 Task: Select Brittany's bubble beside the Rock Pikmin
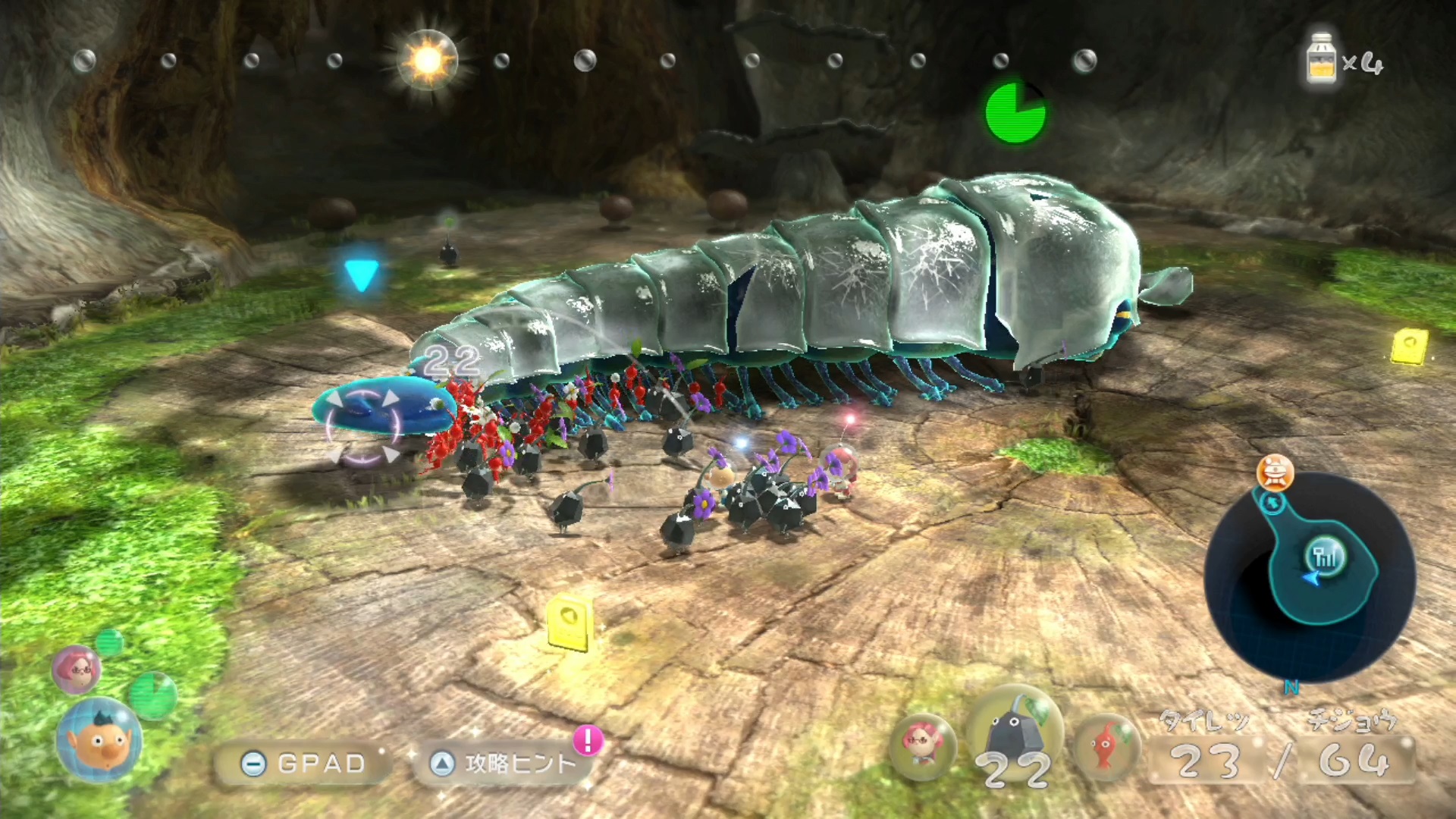(922, 746)
